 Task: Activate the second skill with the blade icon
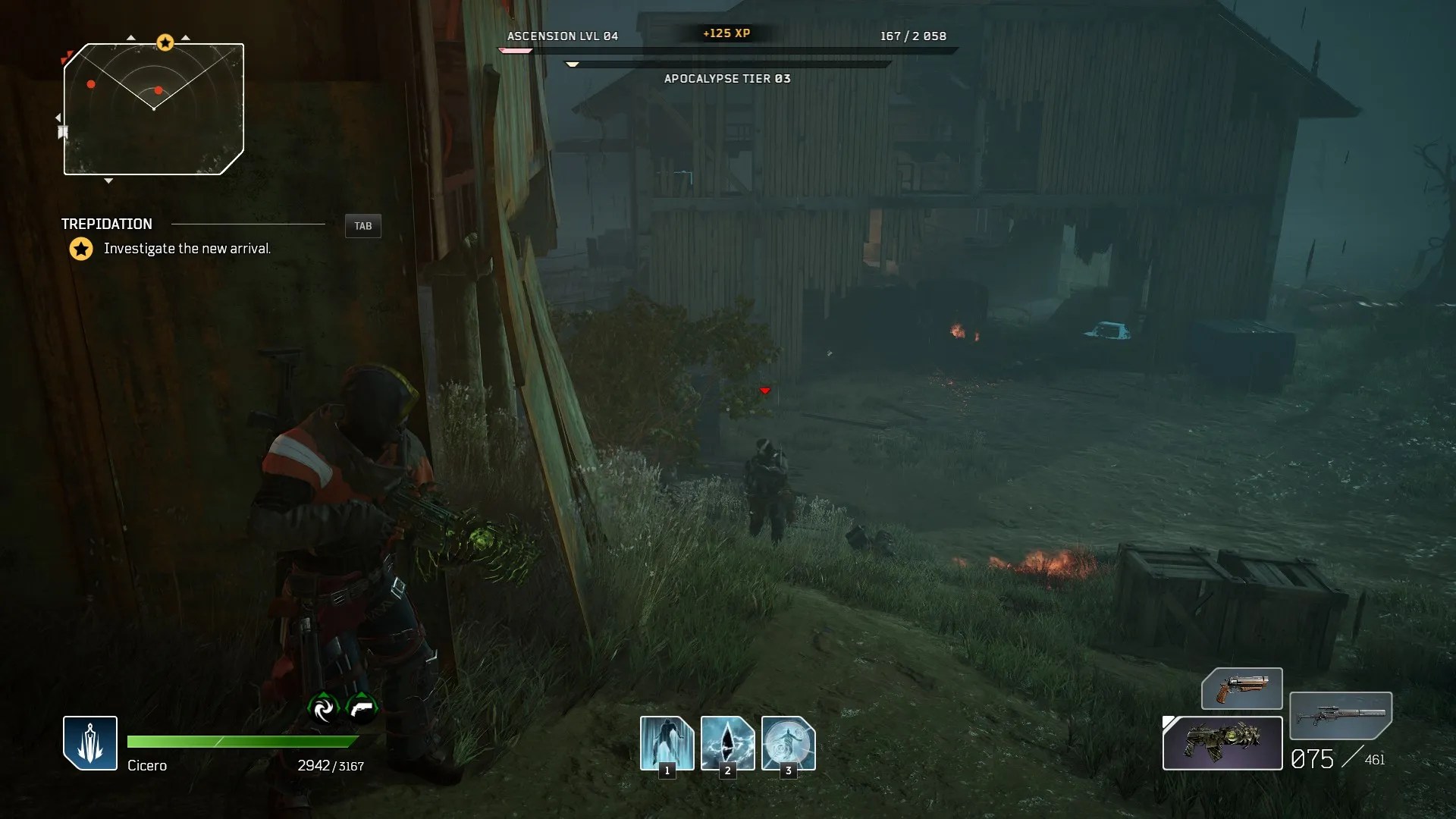[727, 742]
